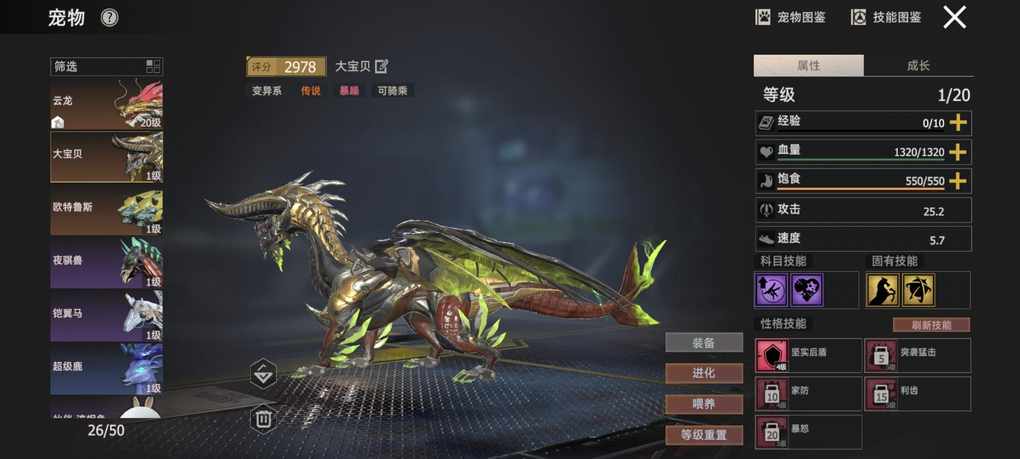
Task: Select the 欧特鲁斯 pet entry
Action: click(x=106, y=211)
